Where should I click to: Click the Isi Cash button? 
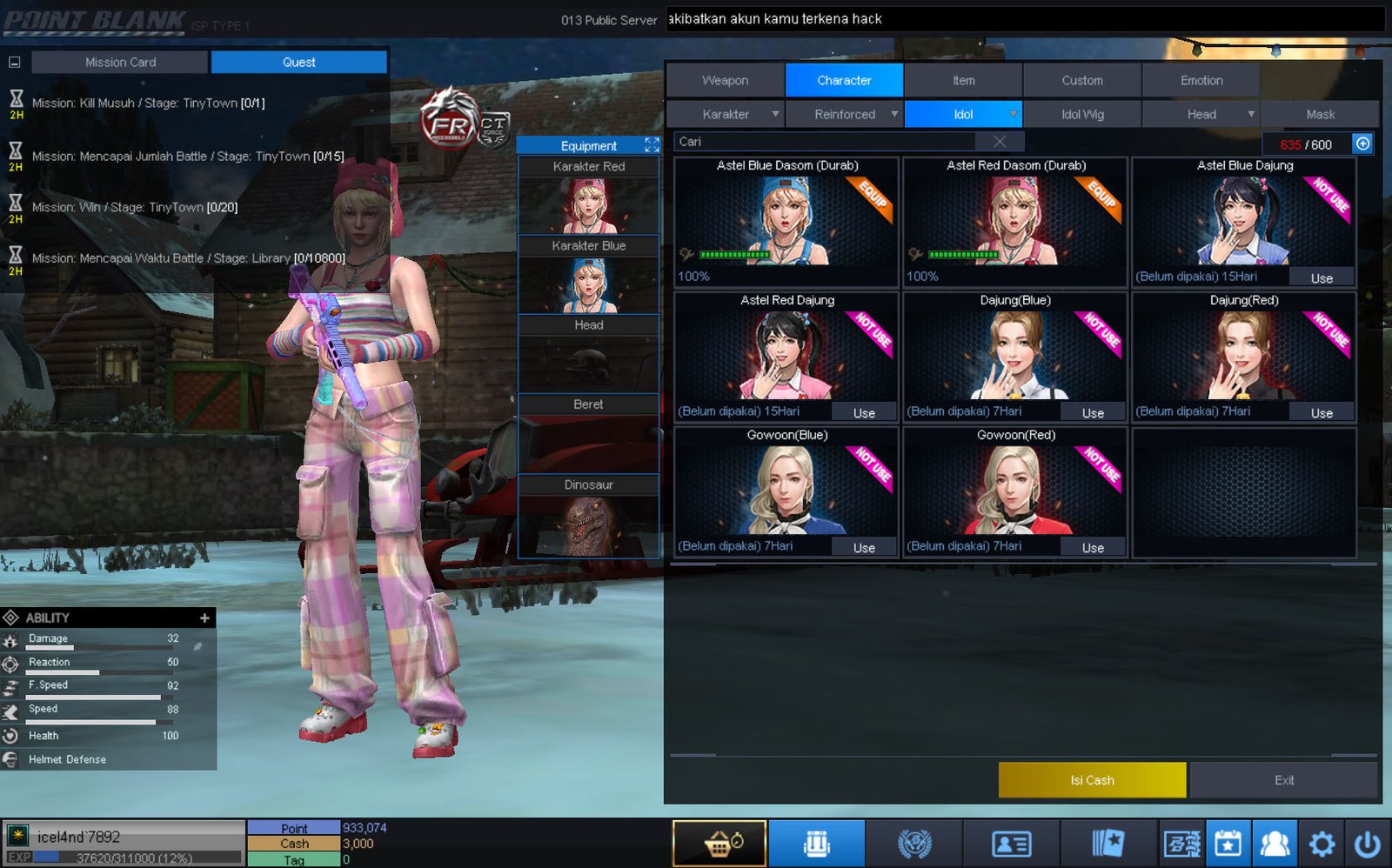[1092, 780]
